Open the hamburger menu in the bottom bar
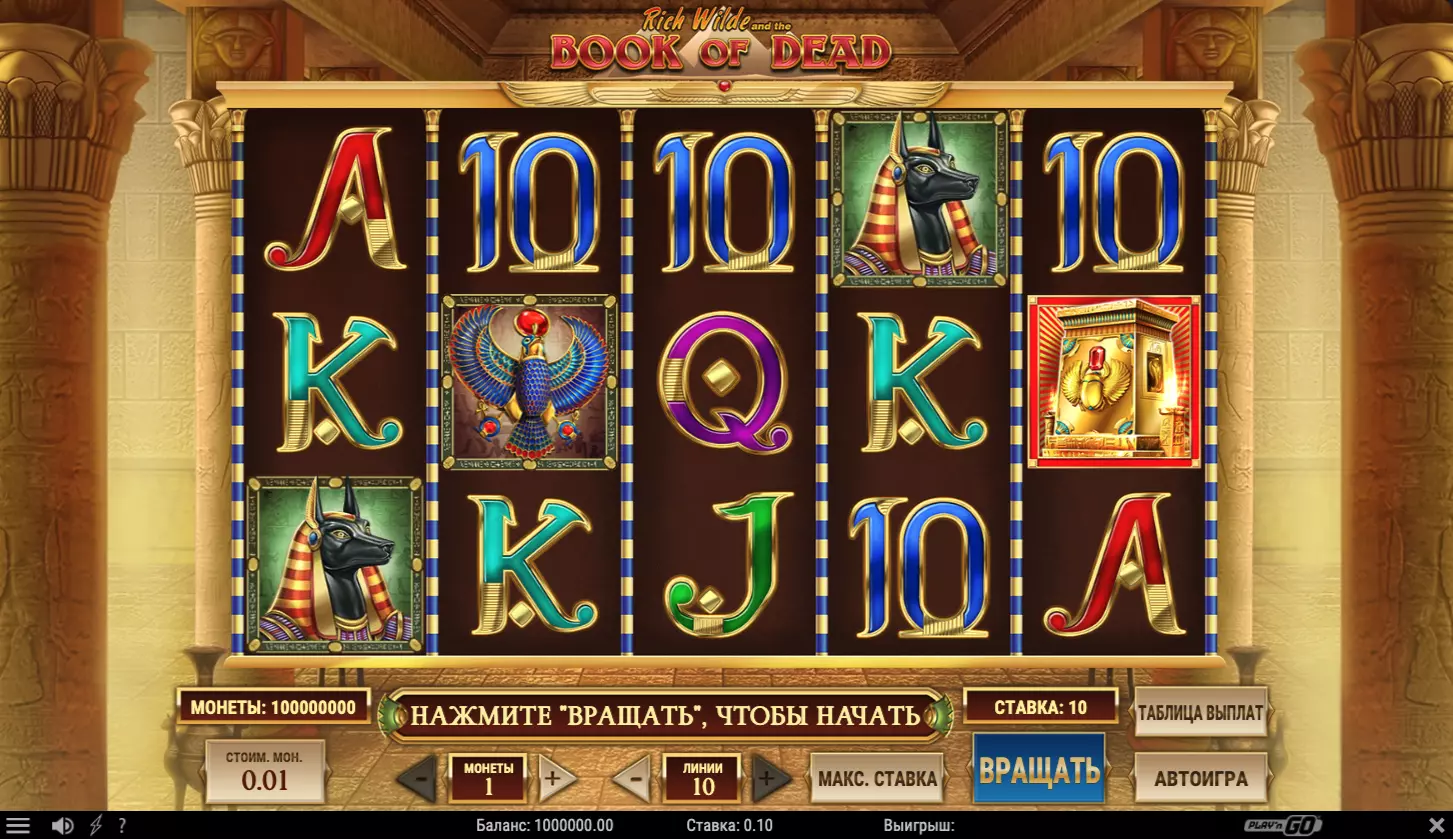 (18, 826)
